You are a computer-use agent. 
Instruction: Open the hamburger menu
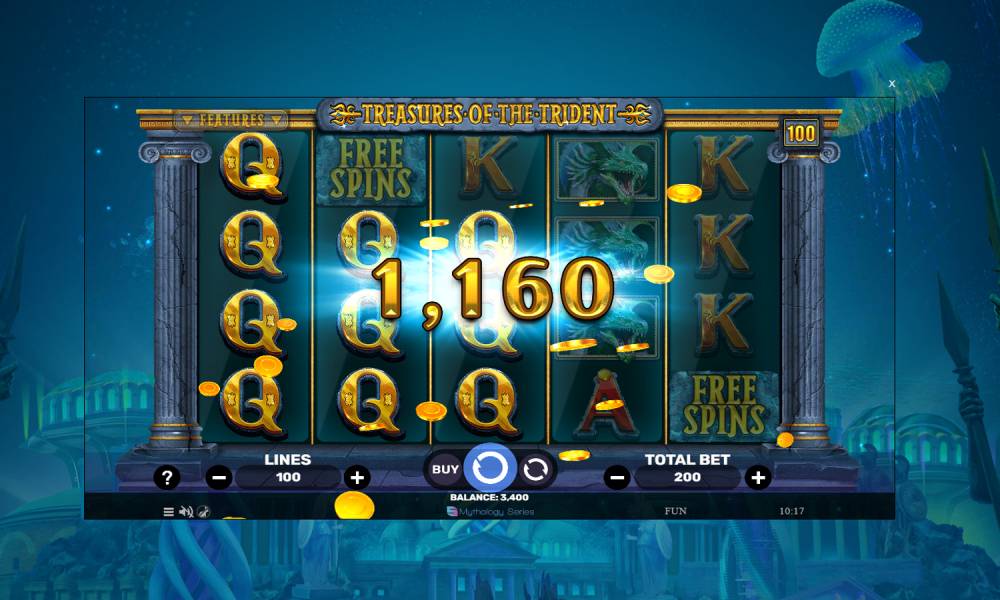click(168, 511)
